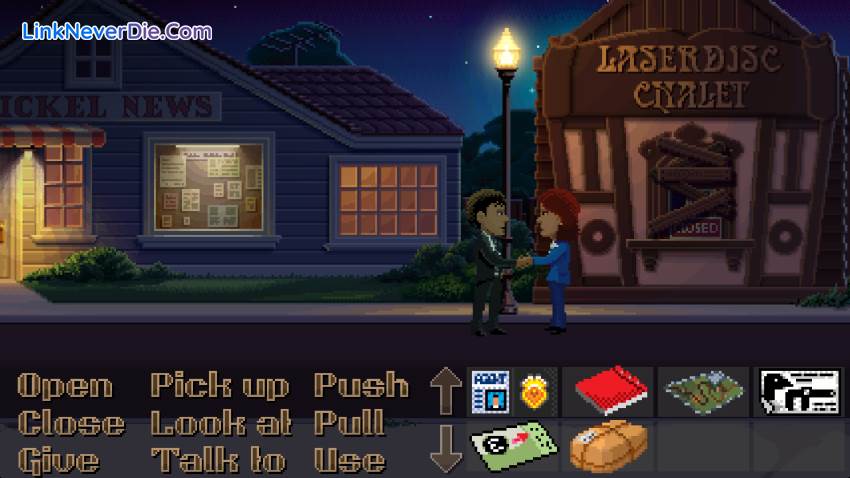Select the Push verb

click(x=361, y=386)
